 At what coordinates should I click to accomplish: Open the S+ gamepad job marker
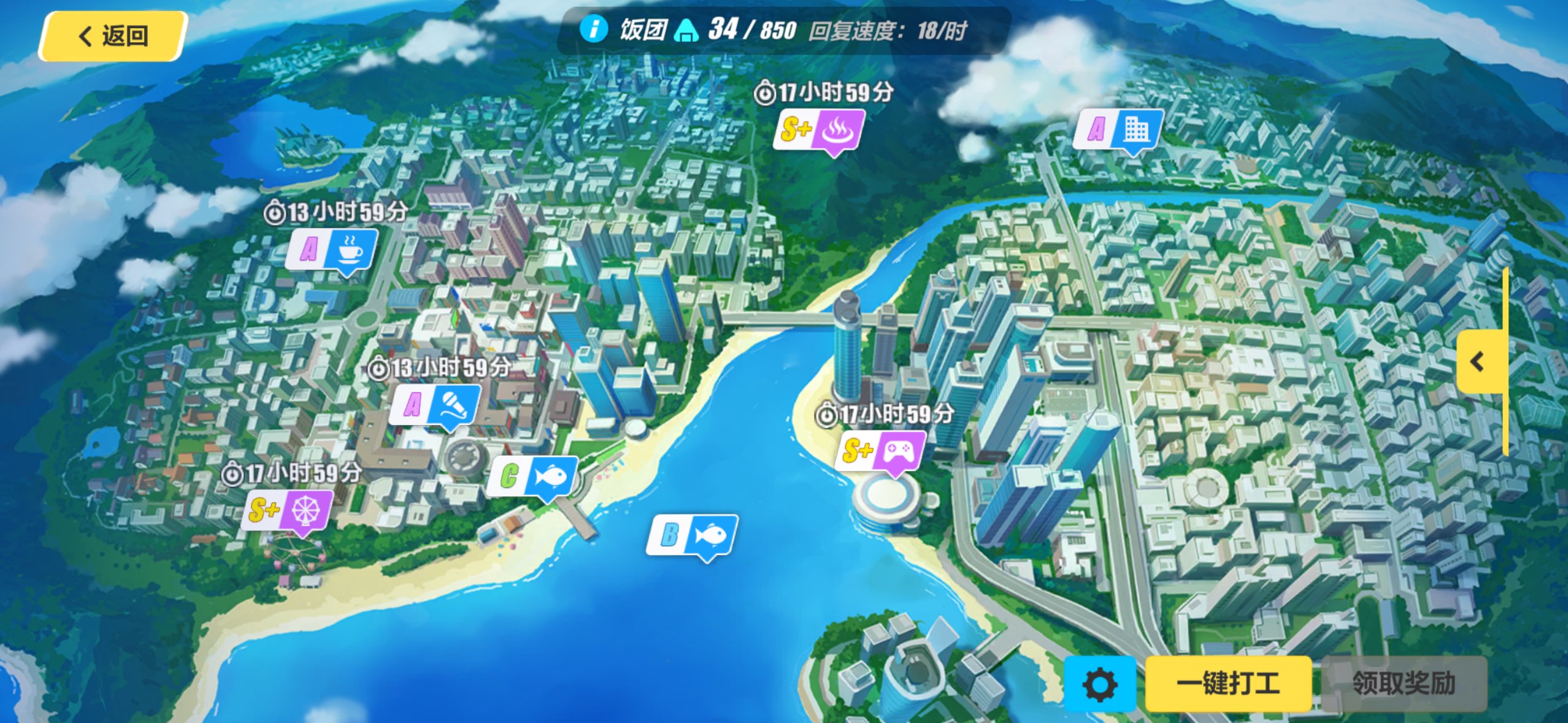(880, 451)
